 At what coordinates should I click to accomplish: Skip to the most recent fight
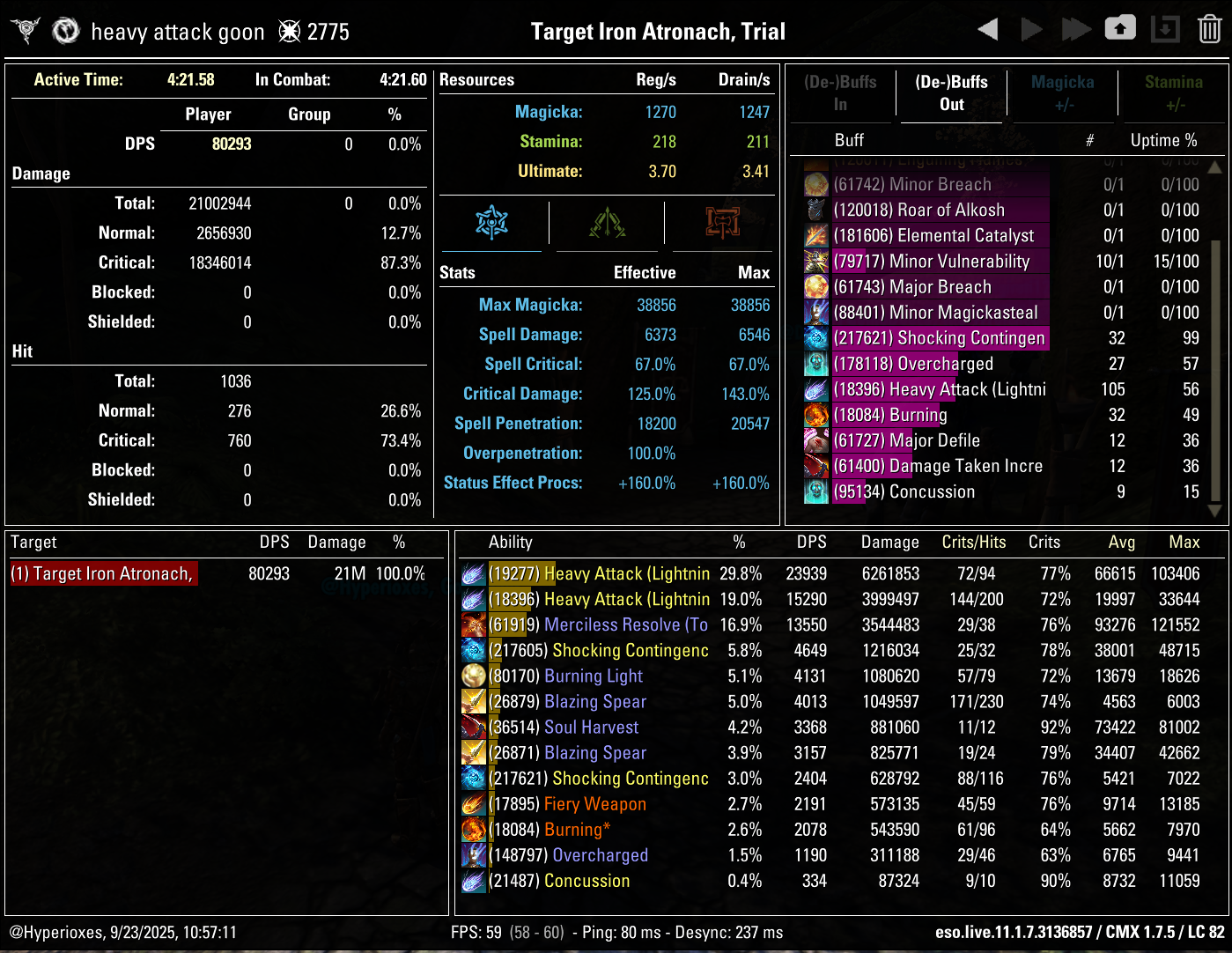[x=1076, y=28]
